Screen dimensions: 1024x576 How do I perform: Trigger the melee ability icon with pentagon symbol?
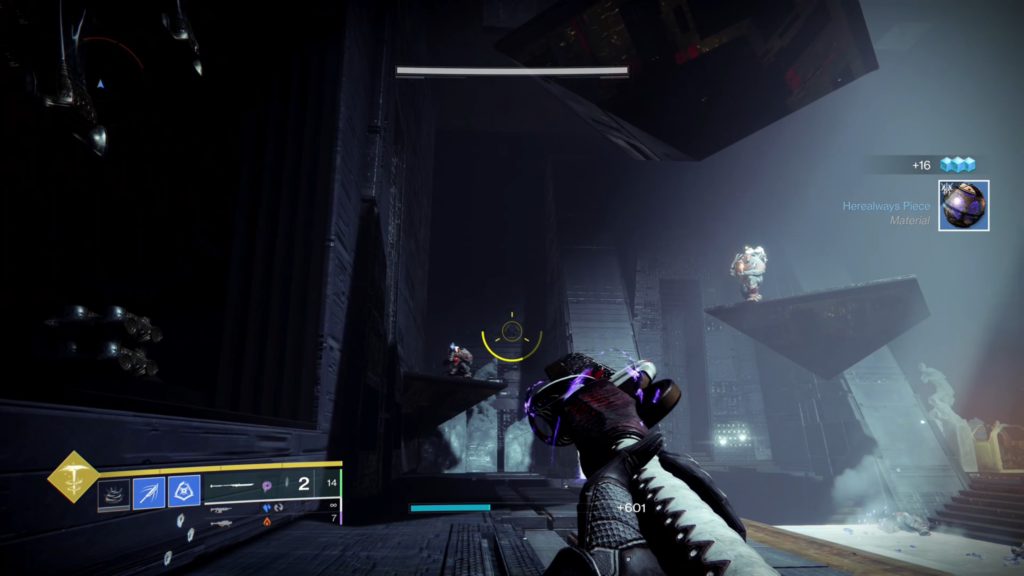183,492
